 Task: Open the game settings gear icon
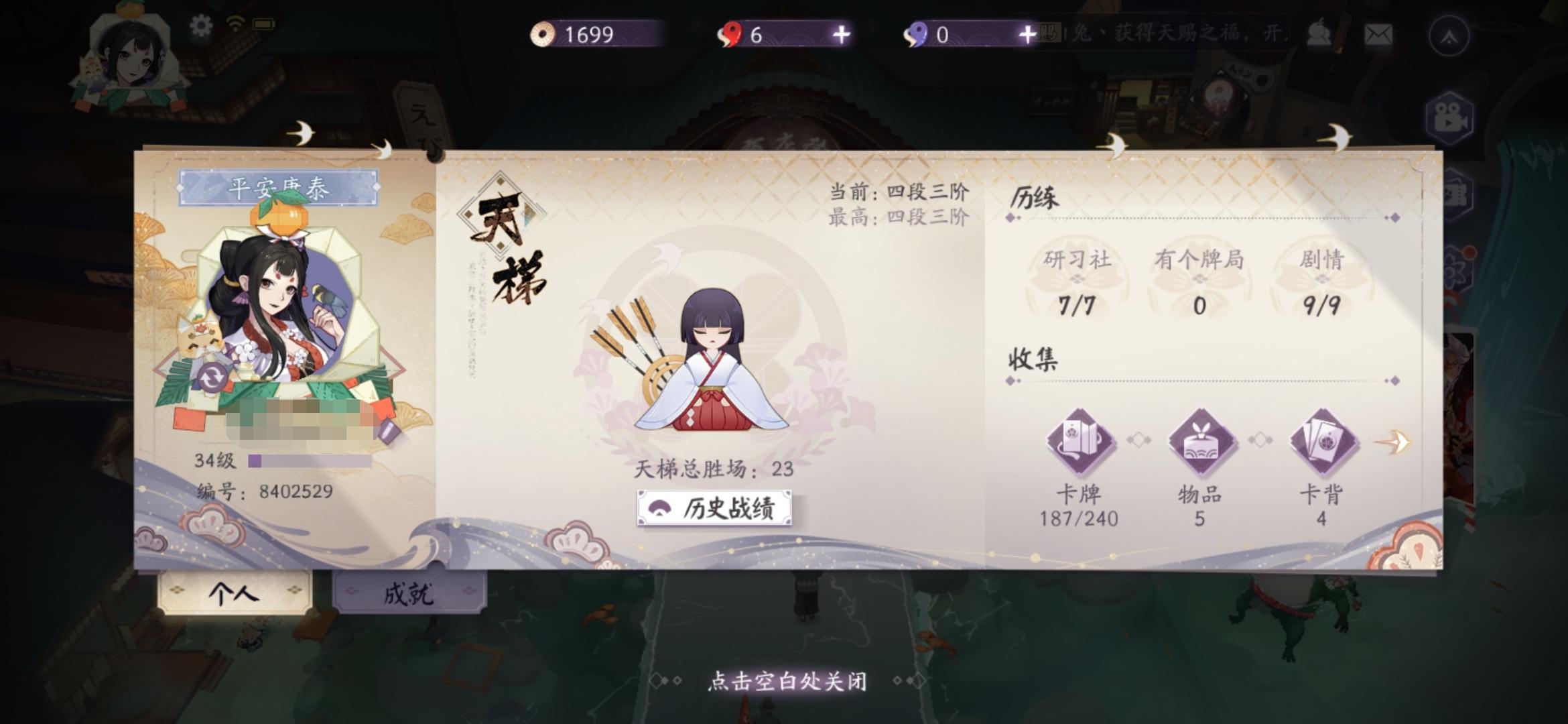pos(199,24)
